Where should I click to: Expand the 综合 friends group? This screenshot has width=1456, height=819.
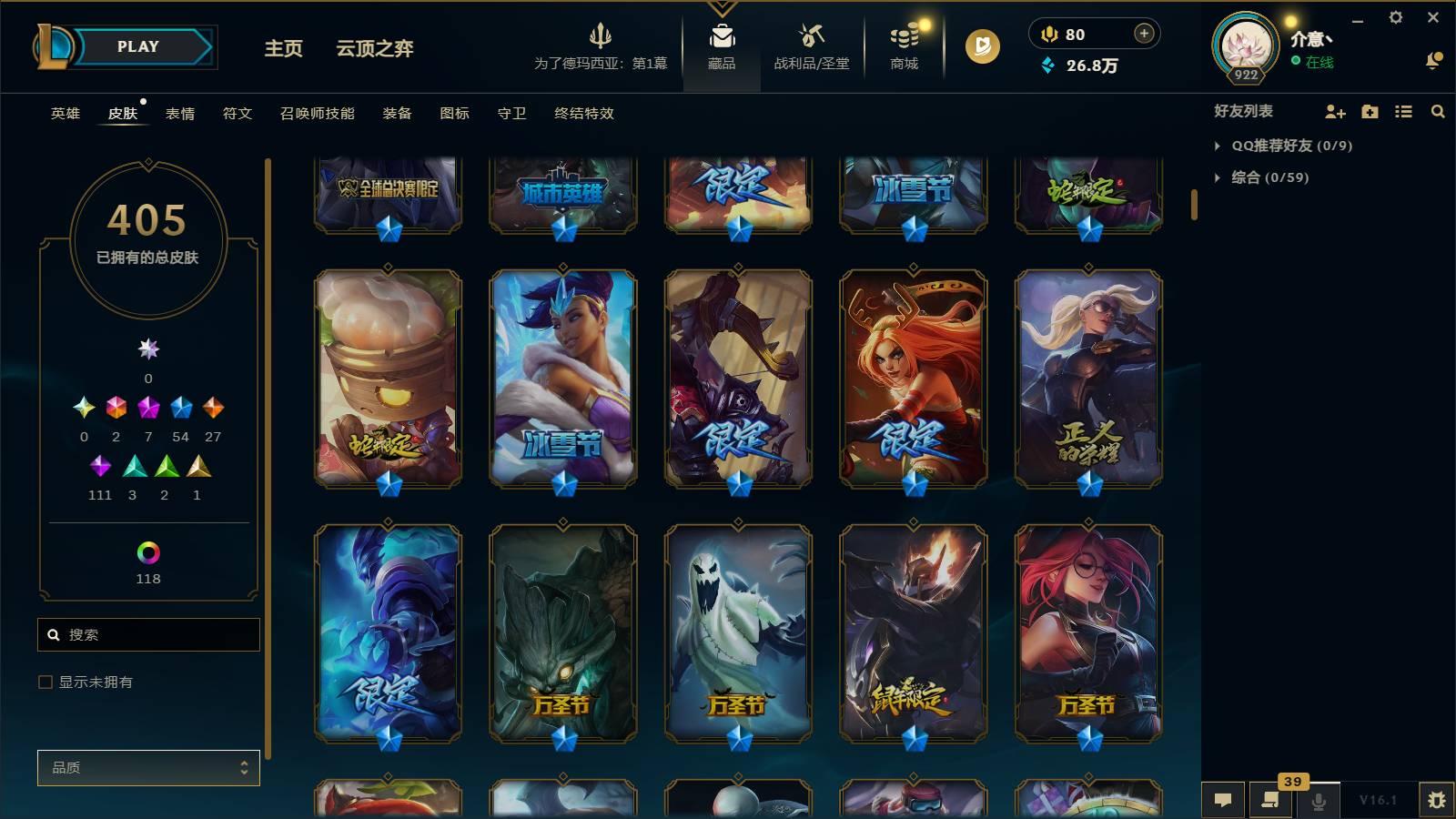(1256, 177)
